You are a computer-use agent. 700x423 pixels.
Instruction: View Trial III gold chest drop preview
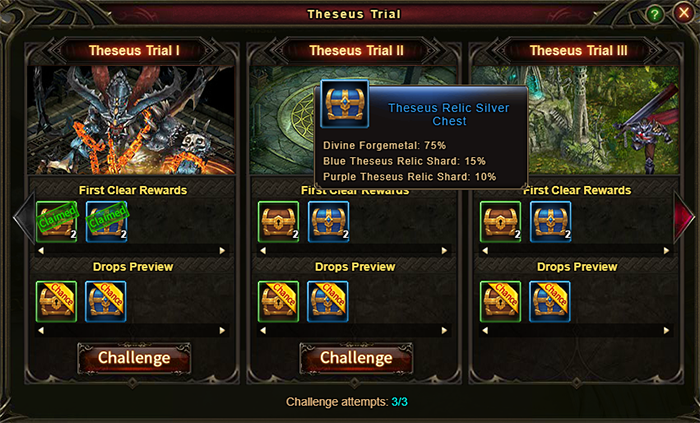tap(500, 301)
